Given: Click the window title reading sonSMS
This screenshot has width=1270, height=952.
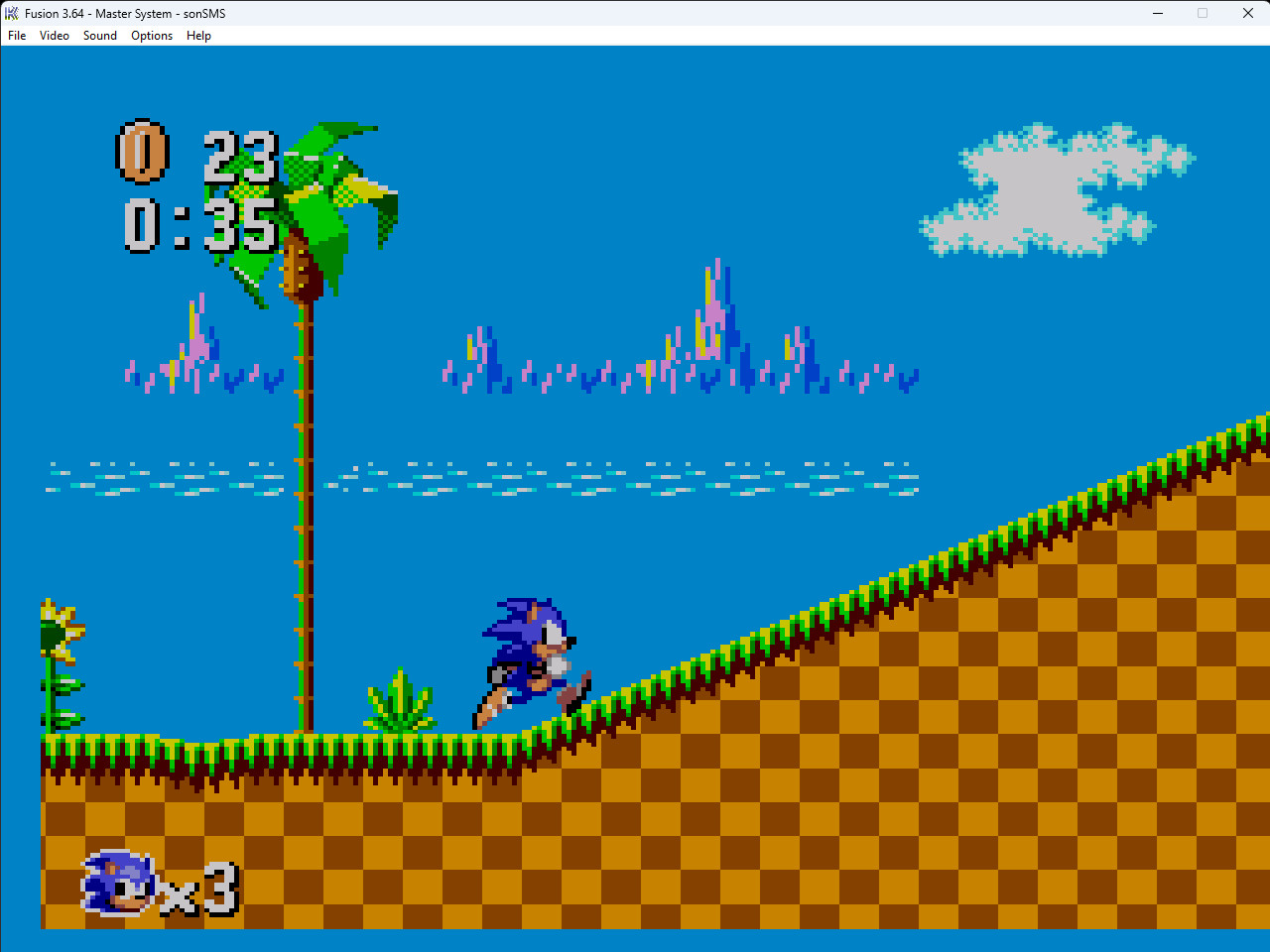Looking at the screenshot, I should [x=201, y=13].
